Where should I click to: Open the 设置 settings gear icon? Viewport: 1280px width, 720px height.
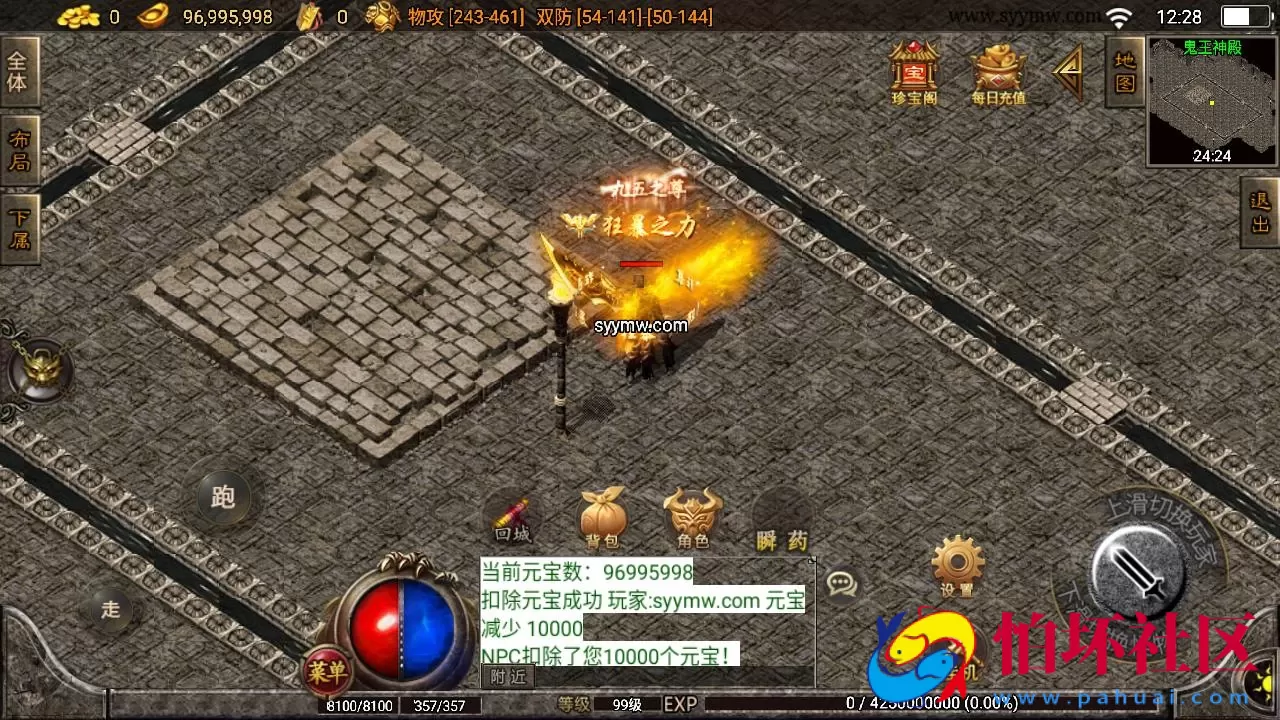957,565
